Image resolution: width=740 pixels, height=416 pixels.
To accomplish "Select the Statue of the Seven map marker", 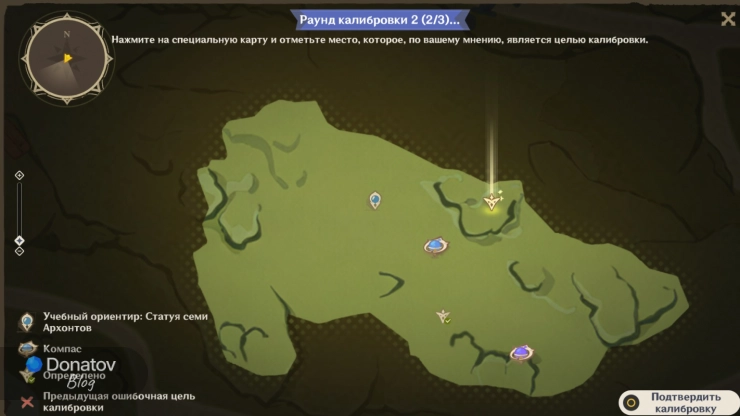I will [x=375, y=201].
